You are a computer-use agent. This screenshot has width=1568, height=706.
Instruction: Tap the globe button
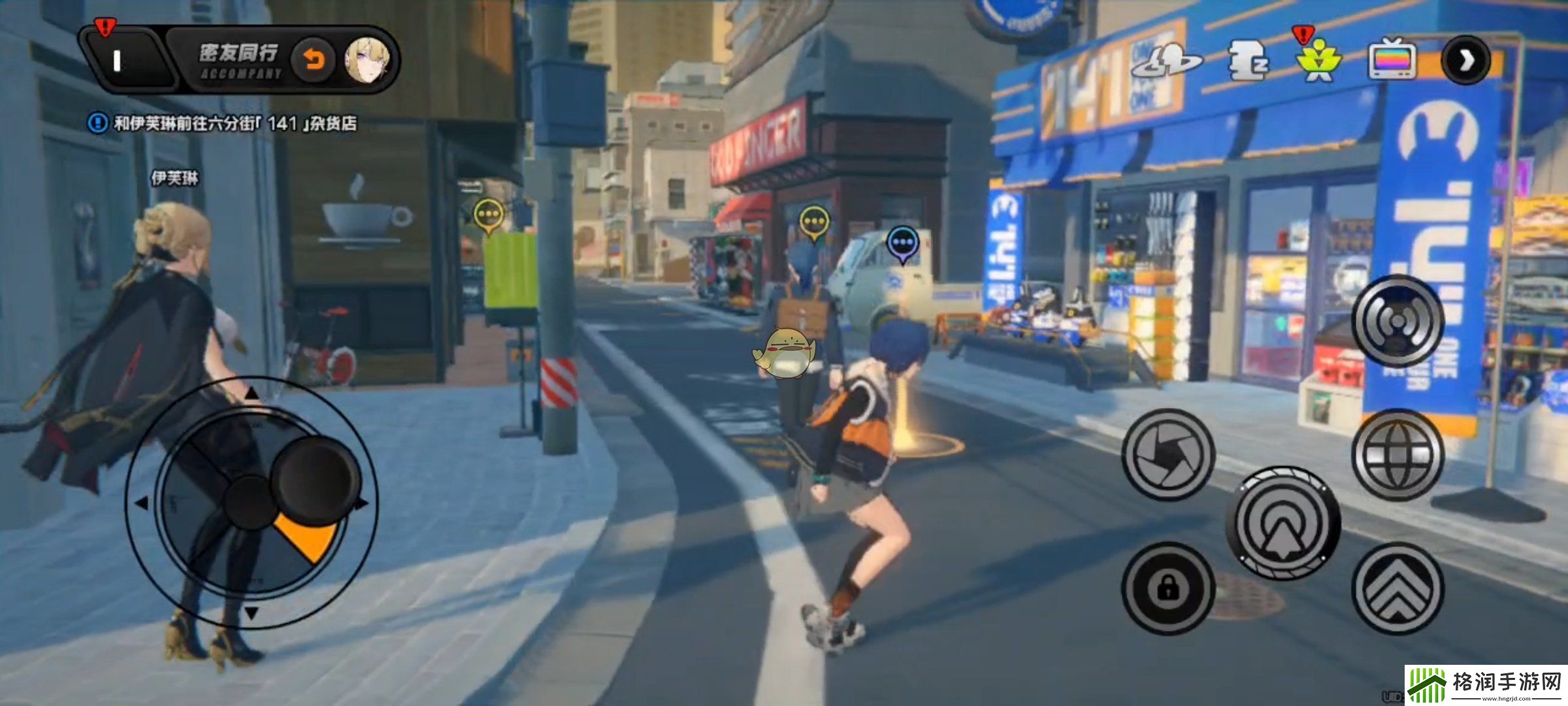[x=1397, y=454]
